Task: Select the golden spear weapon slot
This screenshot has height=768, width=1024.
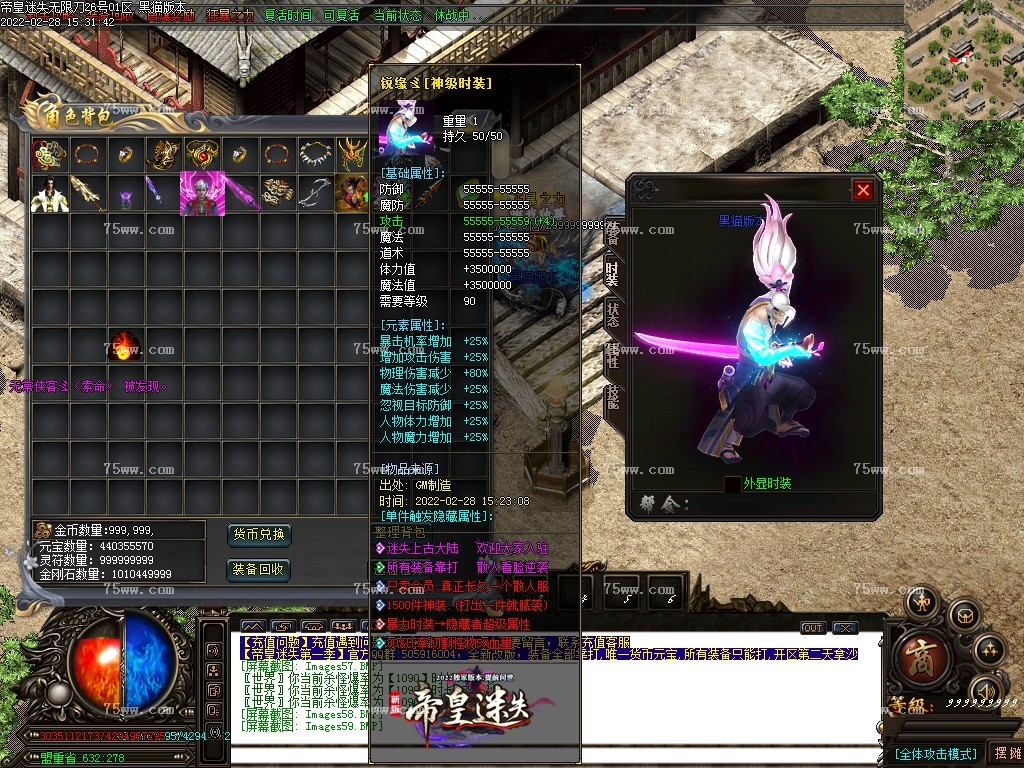Action: click(86, 193)
